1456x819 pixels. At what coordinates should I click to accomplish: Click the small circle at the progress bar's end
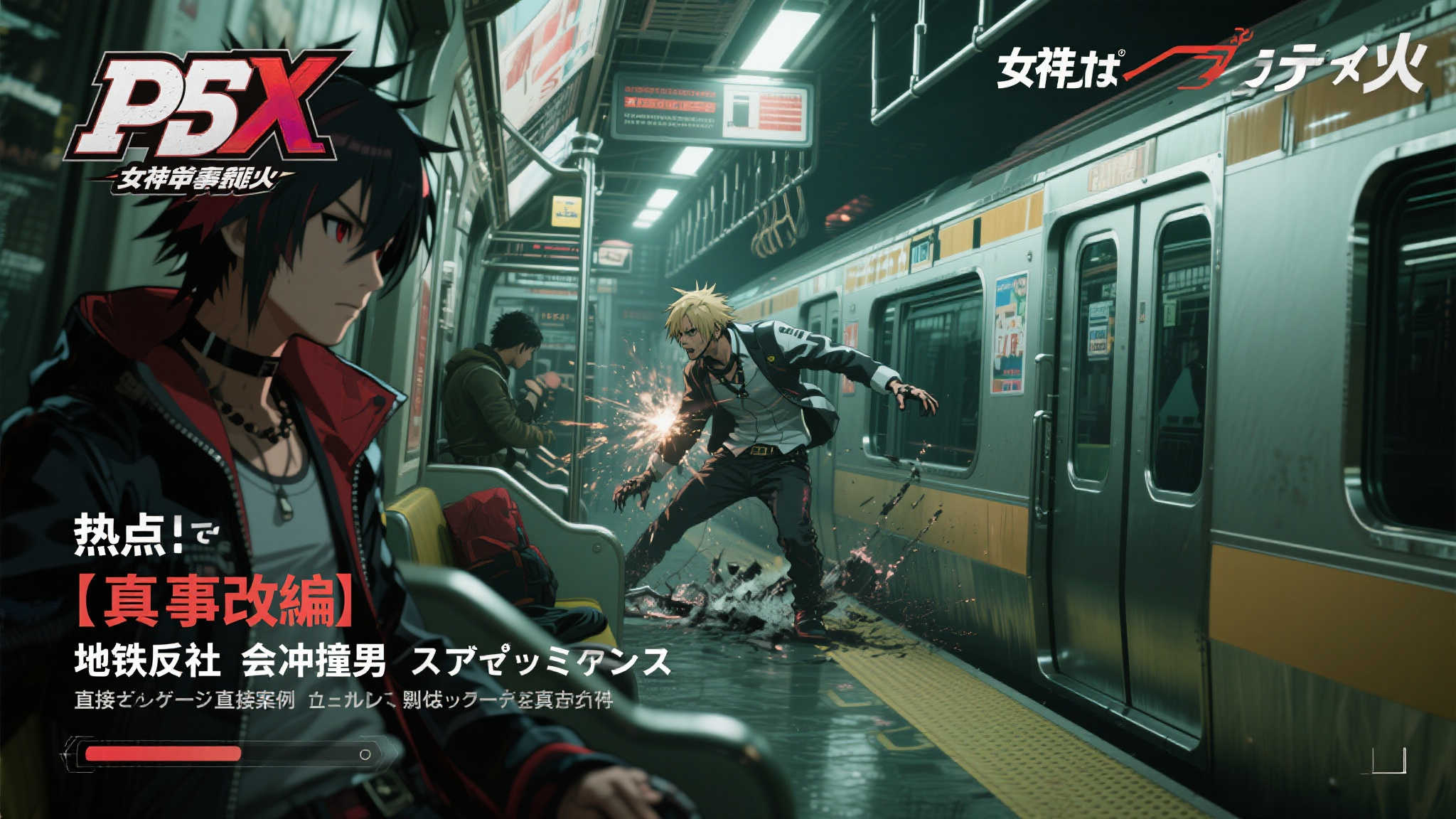[x=365, y=754]
